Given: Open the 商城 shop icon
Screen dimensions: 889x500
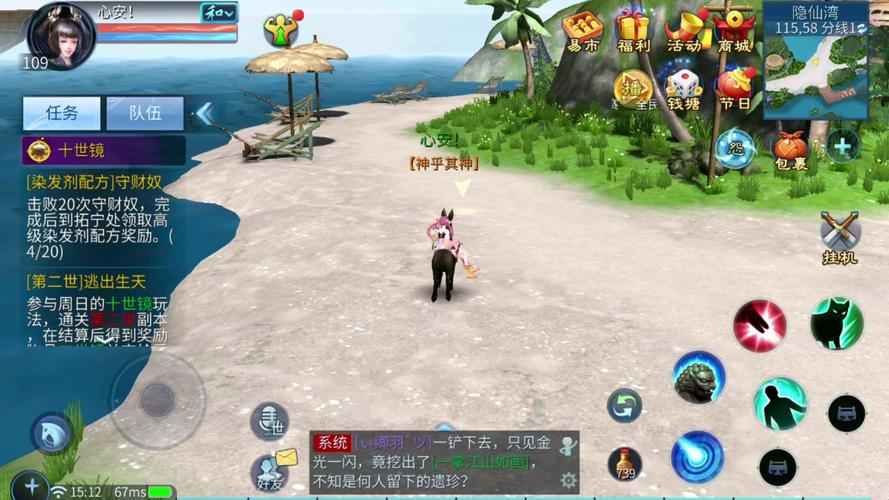Looking at the screenshot, I should click(736, 31).
